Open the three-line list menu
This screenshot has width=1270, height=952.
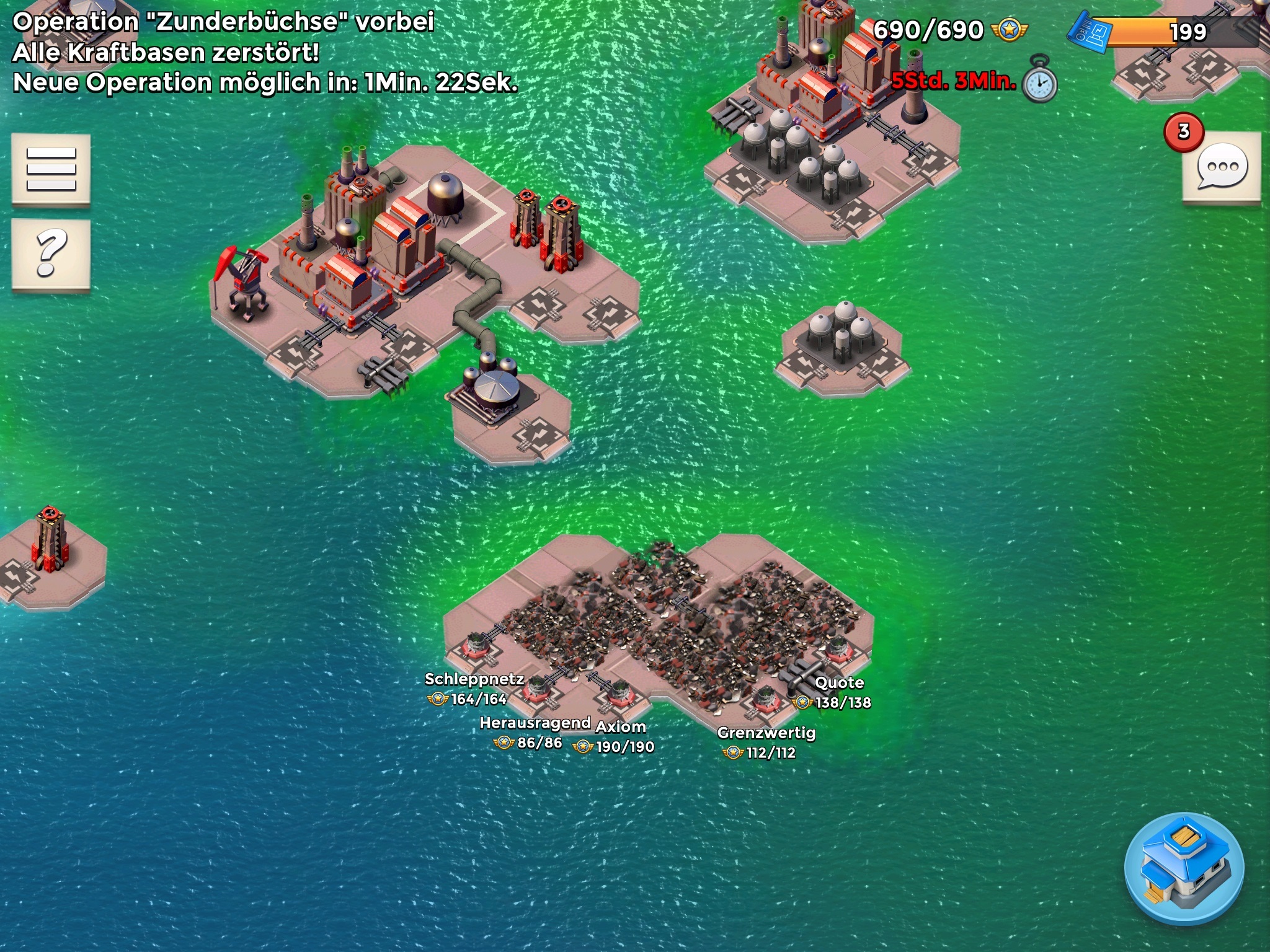click(51, 169)
